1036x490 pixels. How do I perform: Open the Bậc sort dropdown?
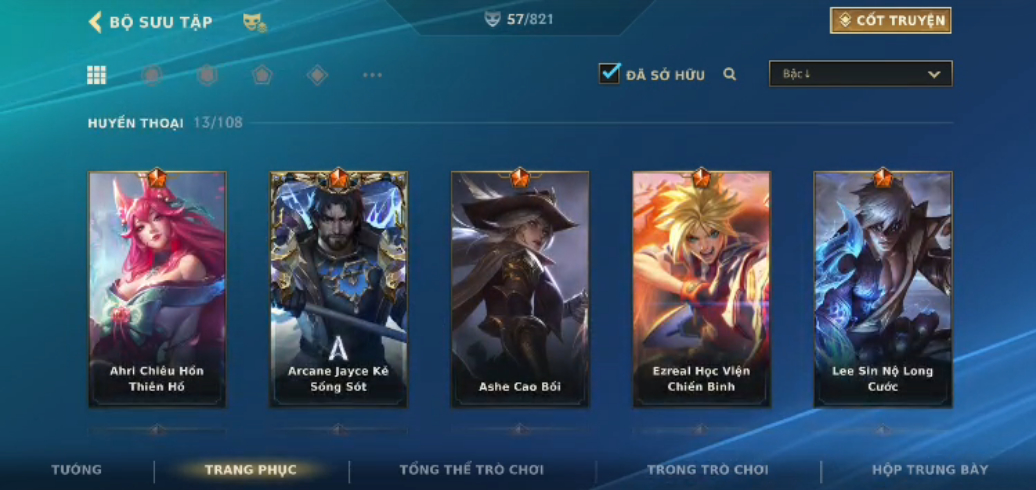click(x=860, y=74)
